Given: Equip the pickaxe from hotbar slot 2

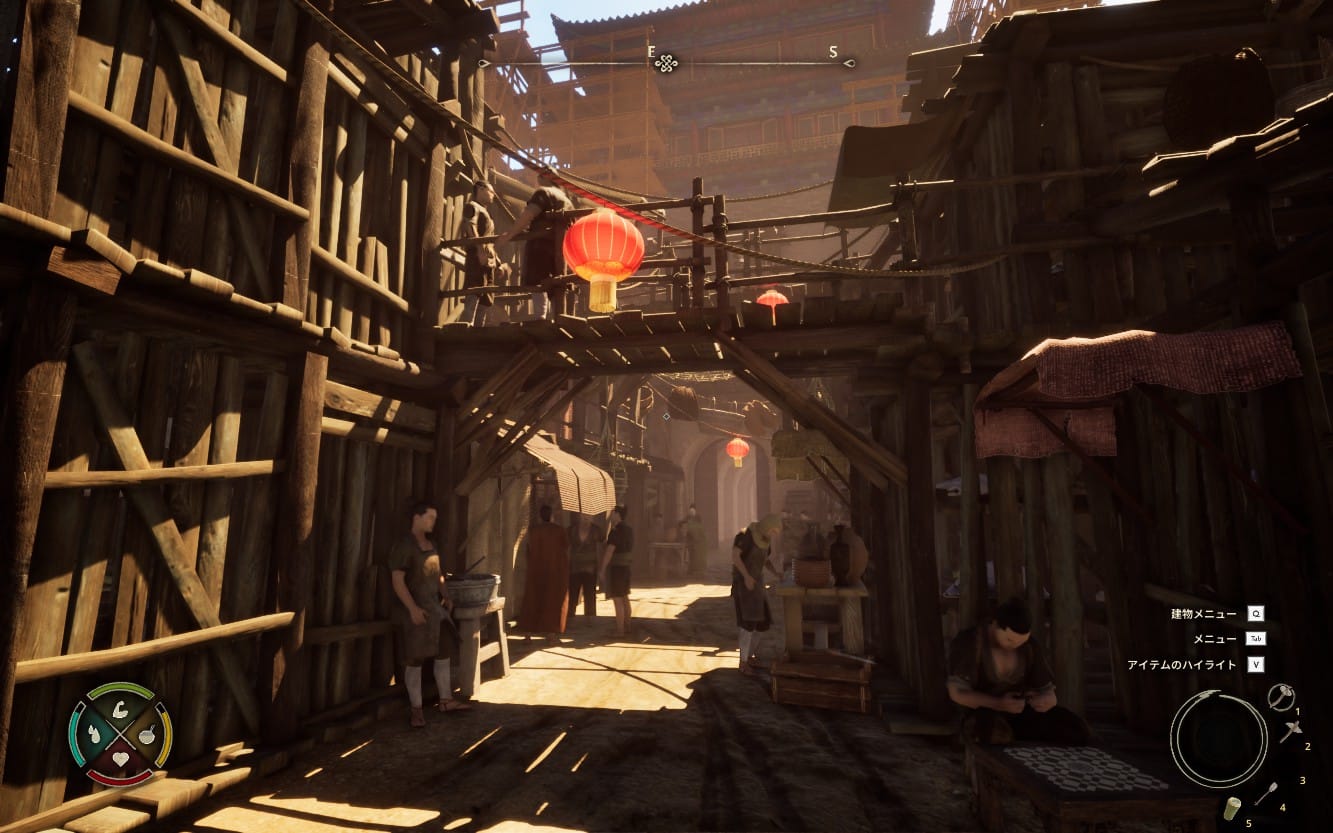Looking at the screenshot, I should 1290,731.
